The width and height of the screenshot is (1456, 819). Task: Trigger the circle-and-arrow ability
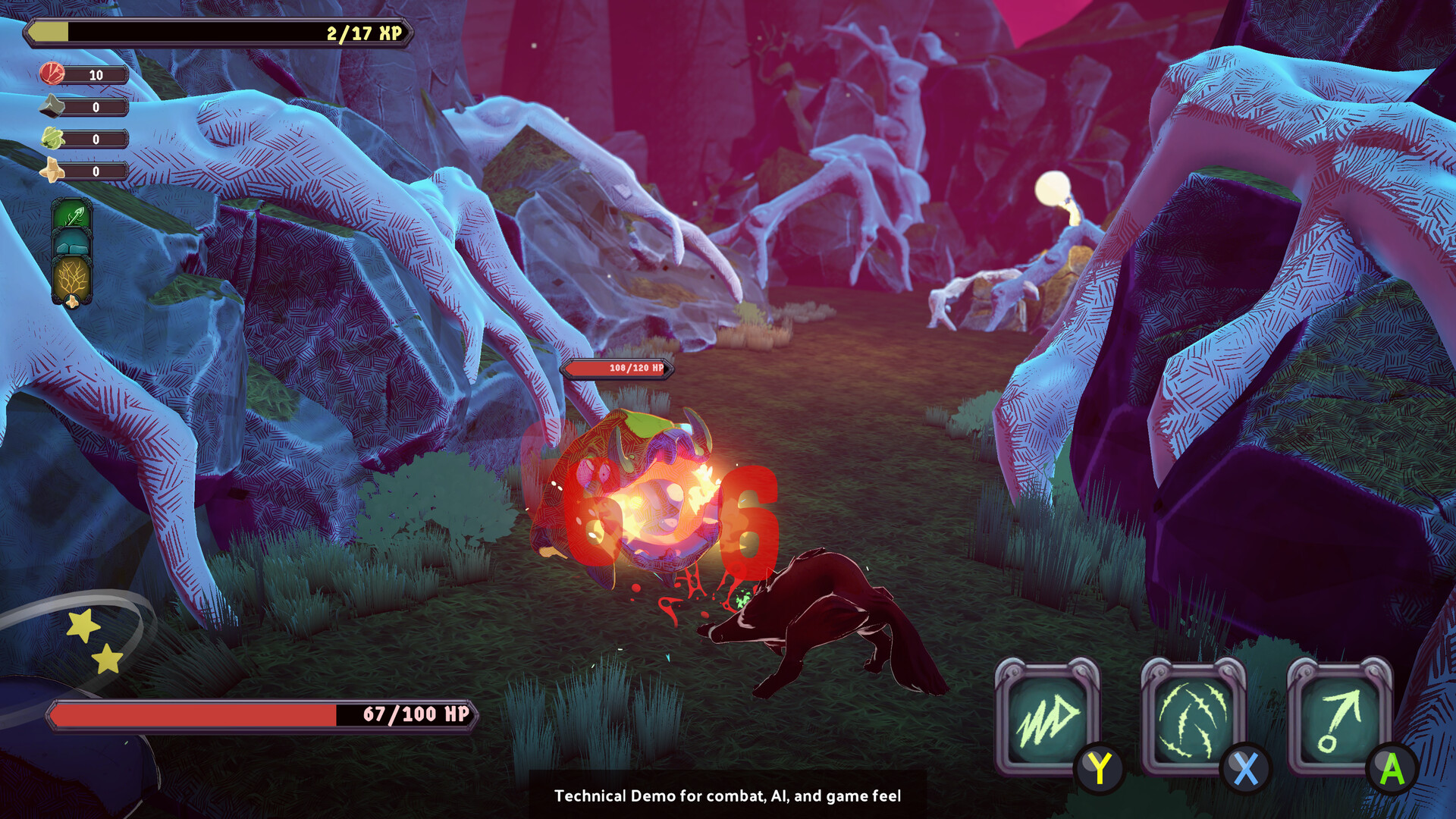[x=1339, y=717]
